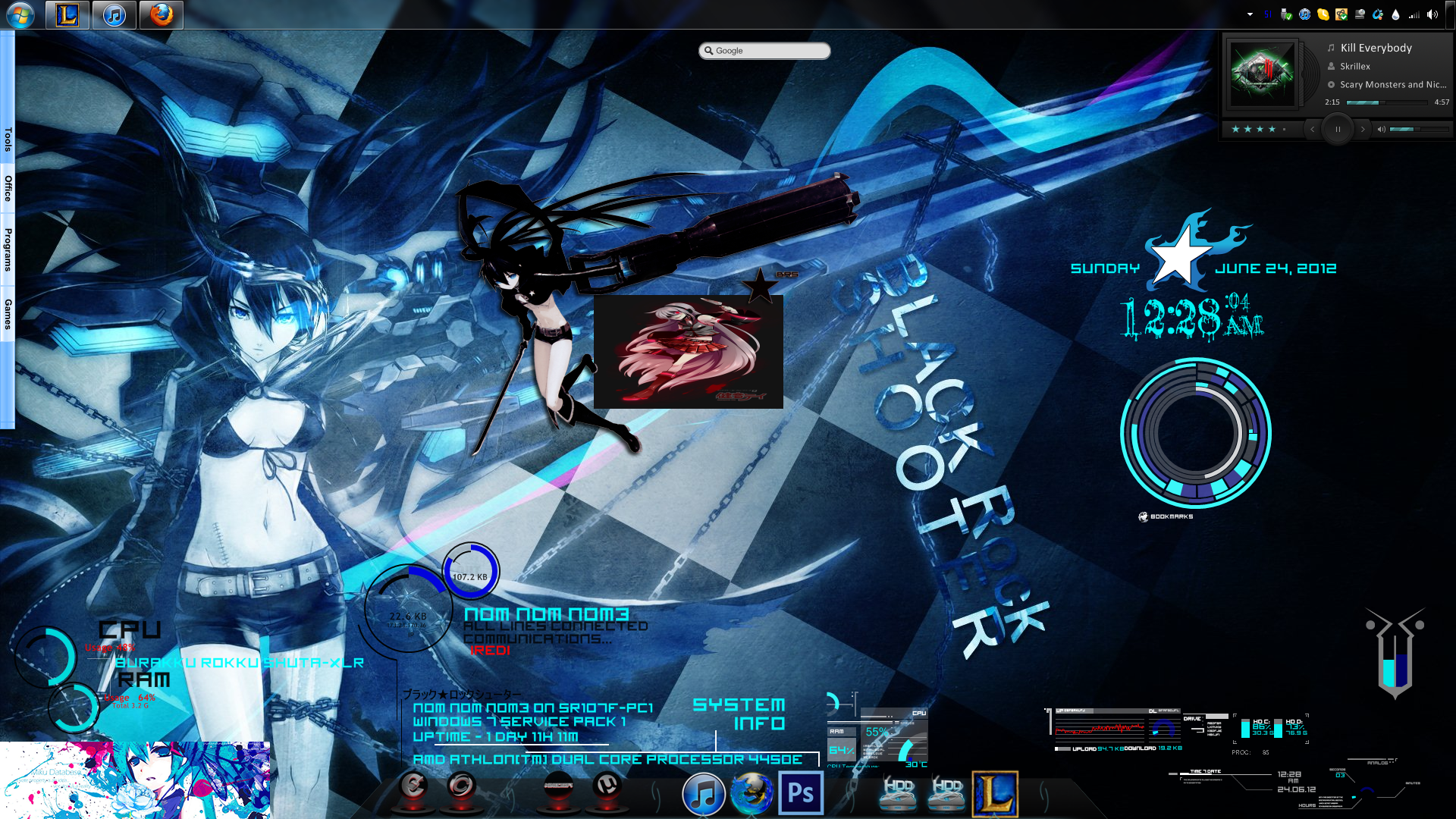
Task: Open the first HDD drive icon
Action: click(x=898, y=793)
